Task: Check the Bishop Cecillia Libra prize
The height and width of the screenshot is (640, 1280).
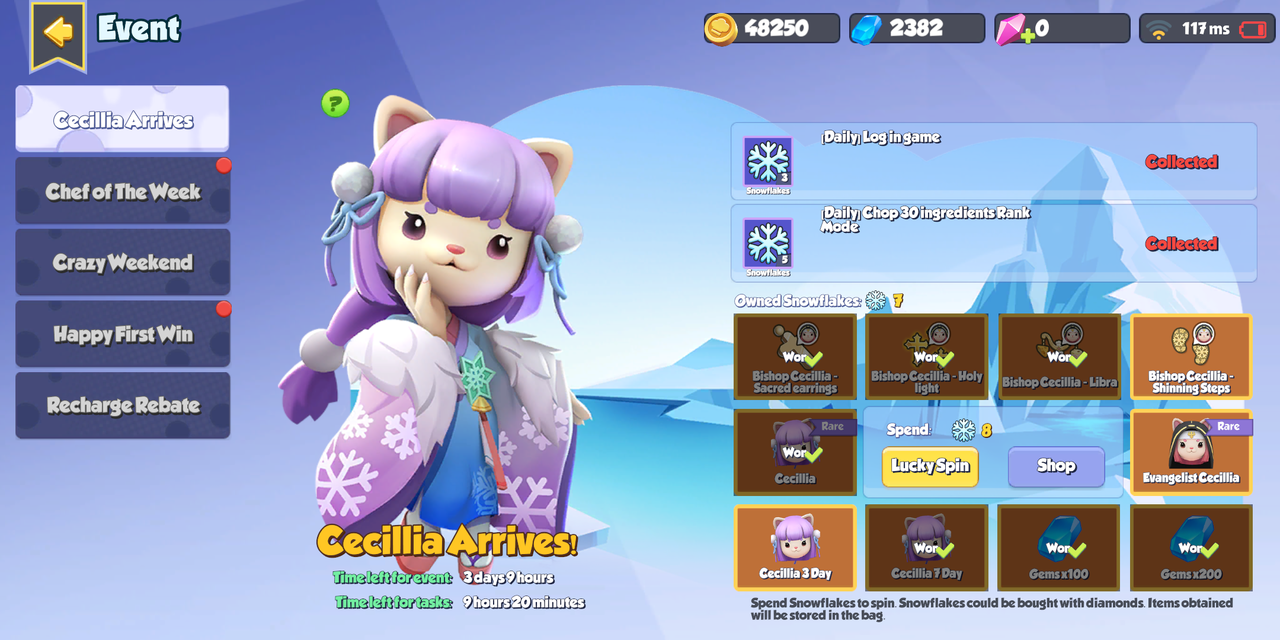Action: (x=1059, y=357)
